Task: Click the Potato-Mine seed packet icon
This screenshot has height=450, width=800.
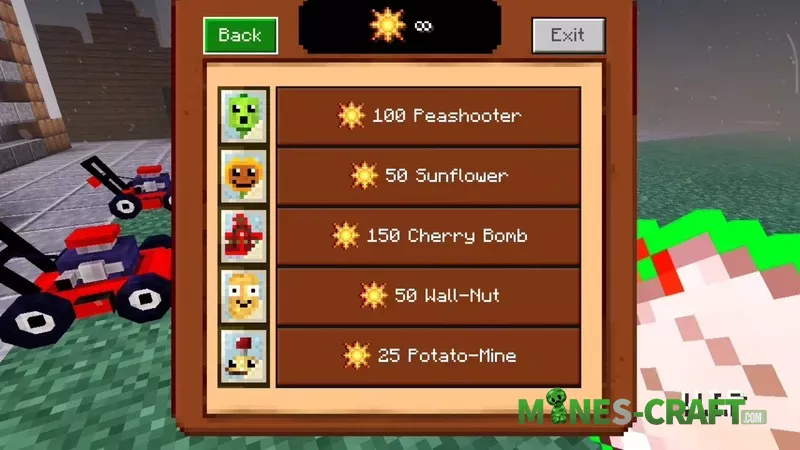Action: 244,356
